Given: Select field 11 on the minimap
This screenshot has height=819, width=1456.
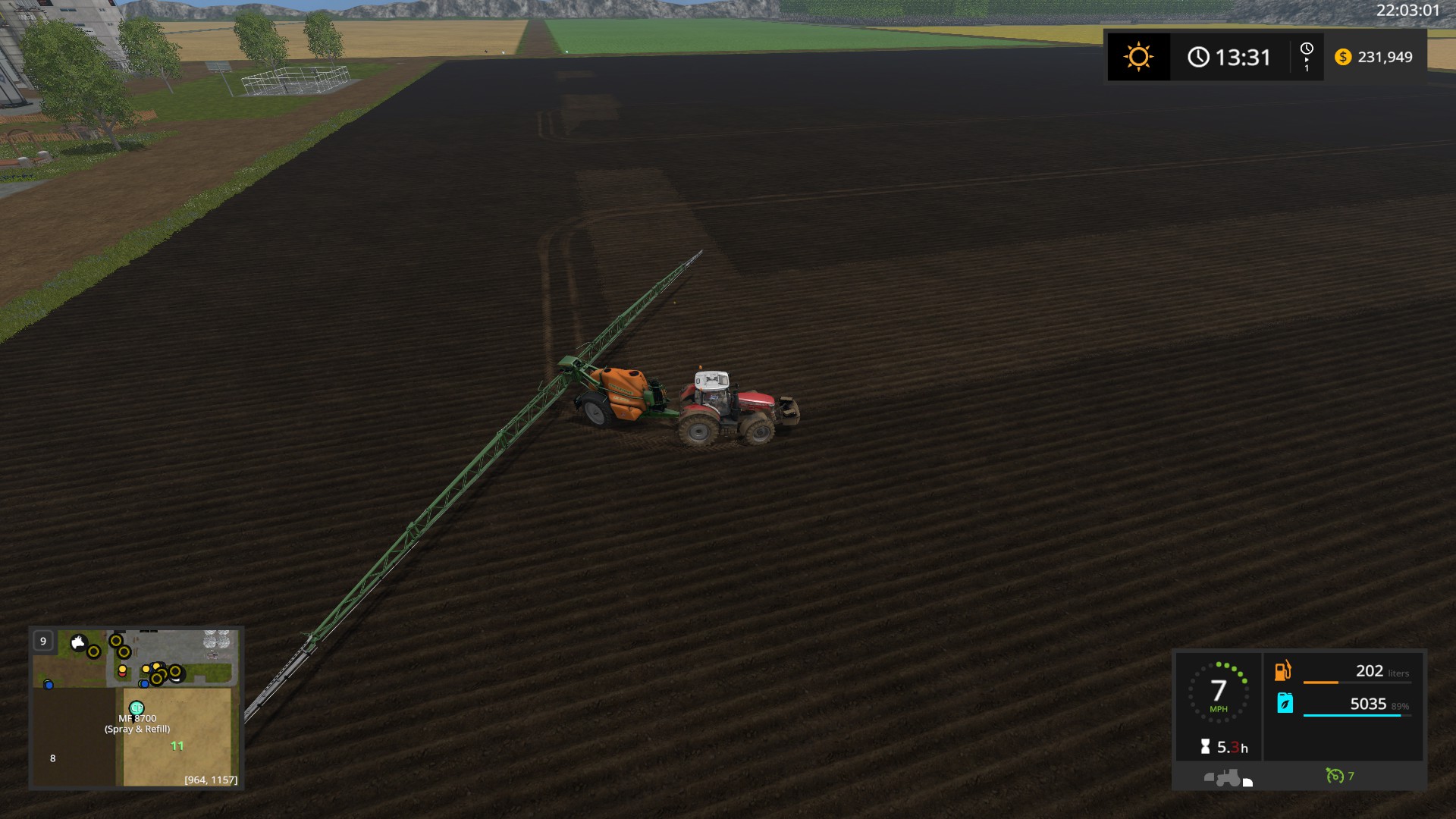Looking at the screenshot, I should click(x=176, y=745).
